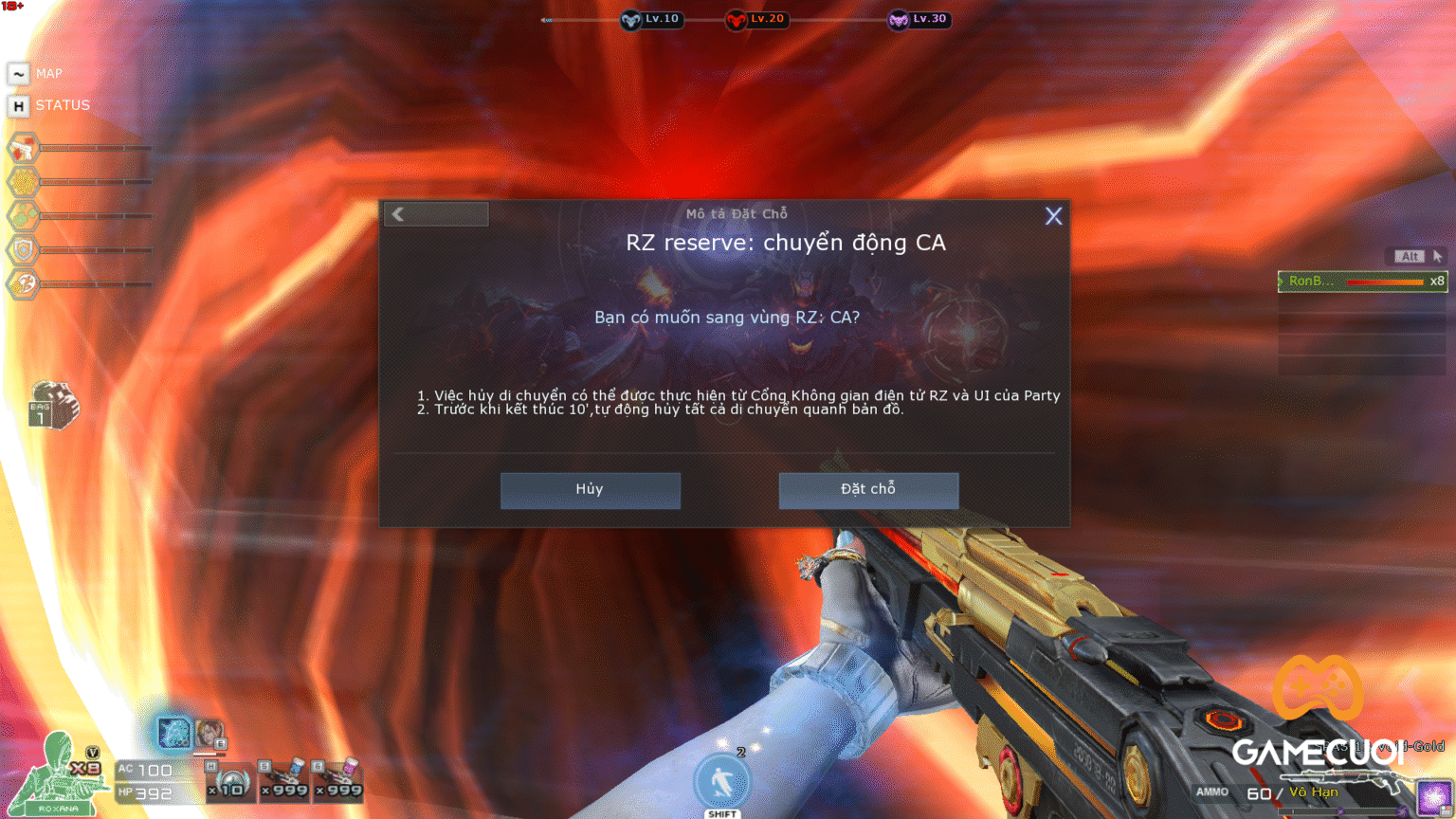The height and width of the screenshot is (819, 1456).
Task: Click the pink x999 ammo item icon
Action: (337, 779)
